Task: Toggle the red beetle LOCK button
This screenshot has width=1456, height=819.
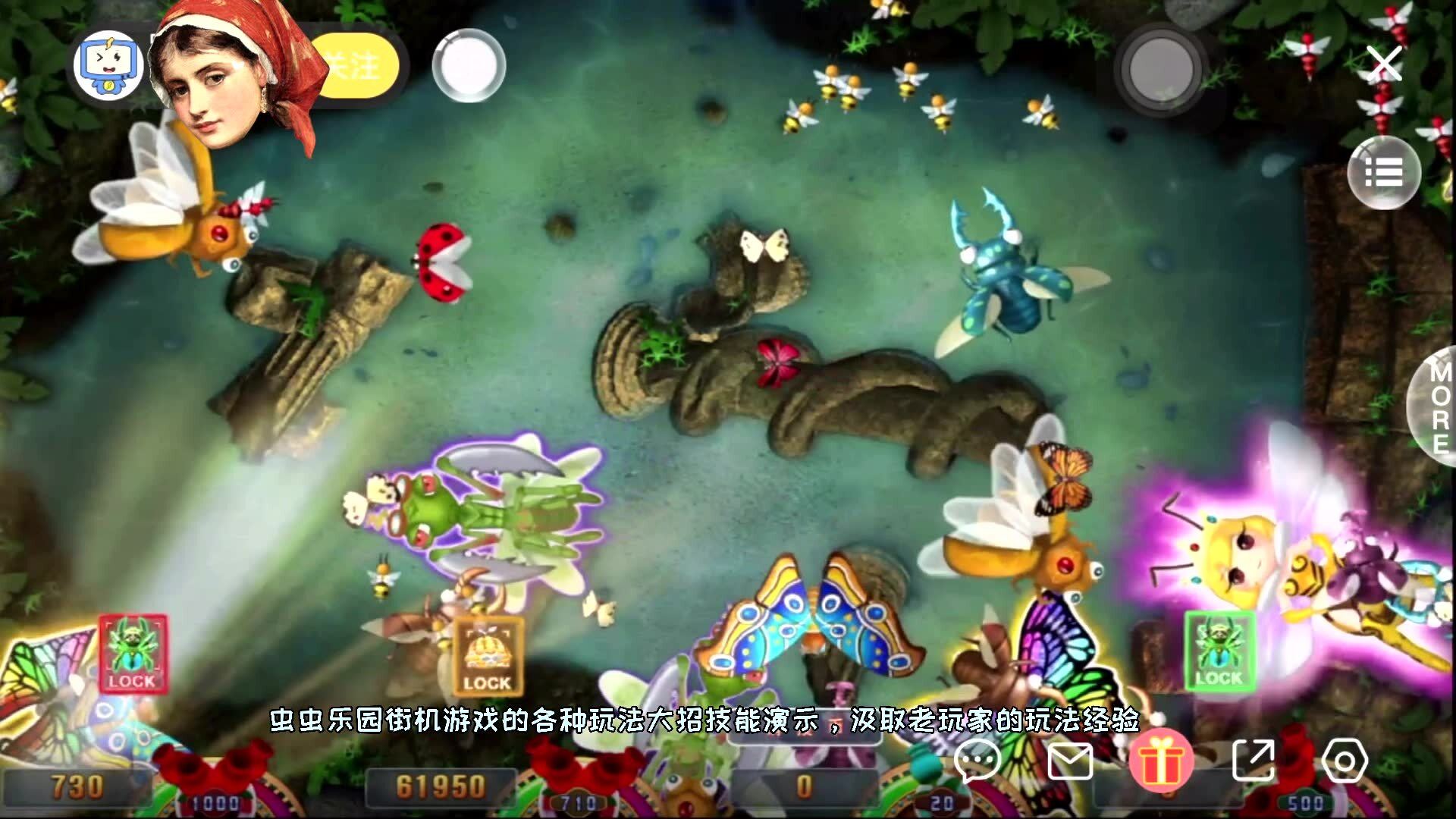Action: tap(132, 654)
